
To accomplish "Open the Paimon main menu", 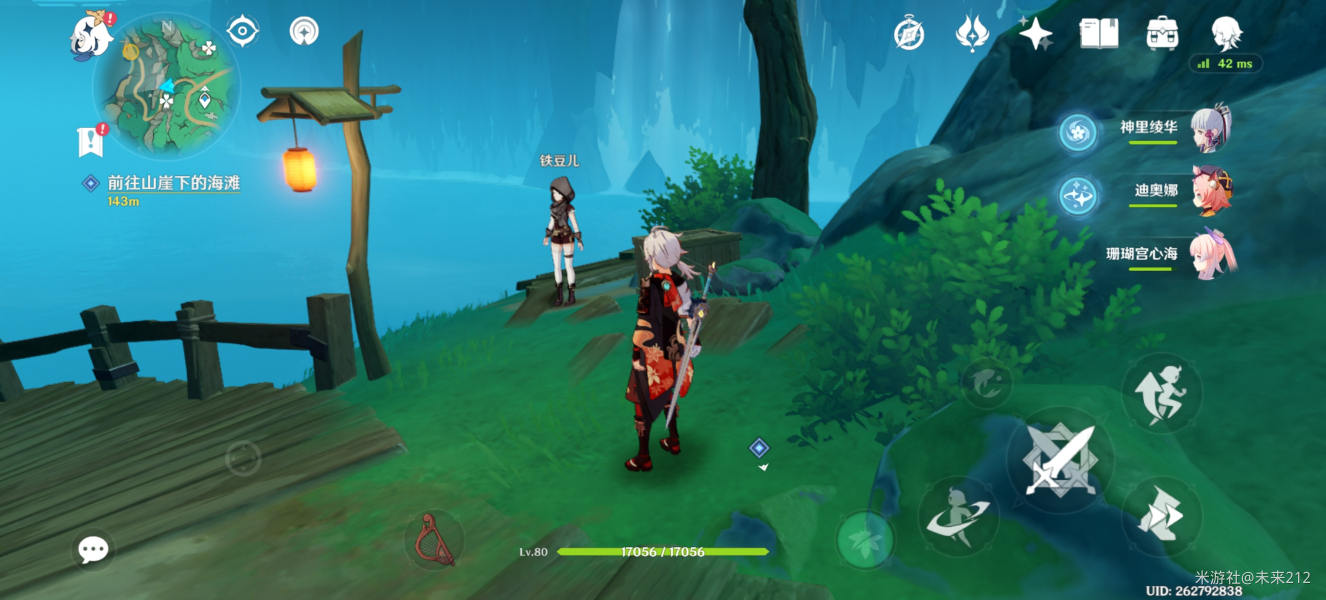I will [91, 35].
